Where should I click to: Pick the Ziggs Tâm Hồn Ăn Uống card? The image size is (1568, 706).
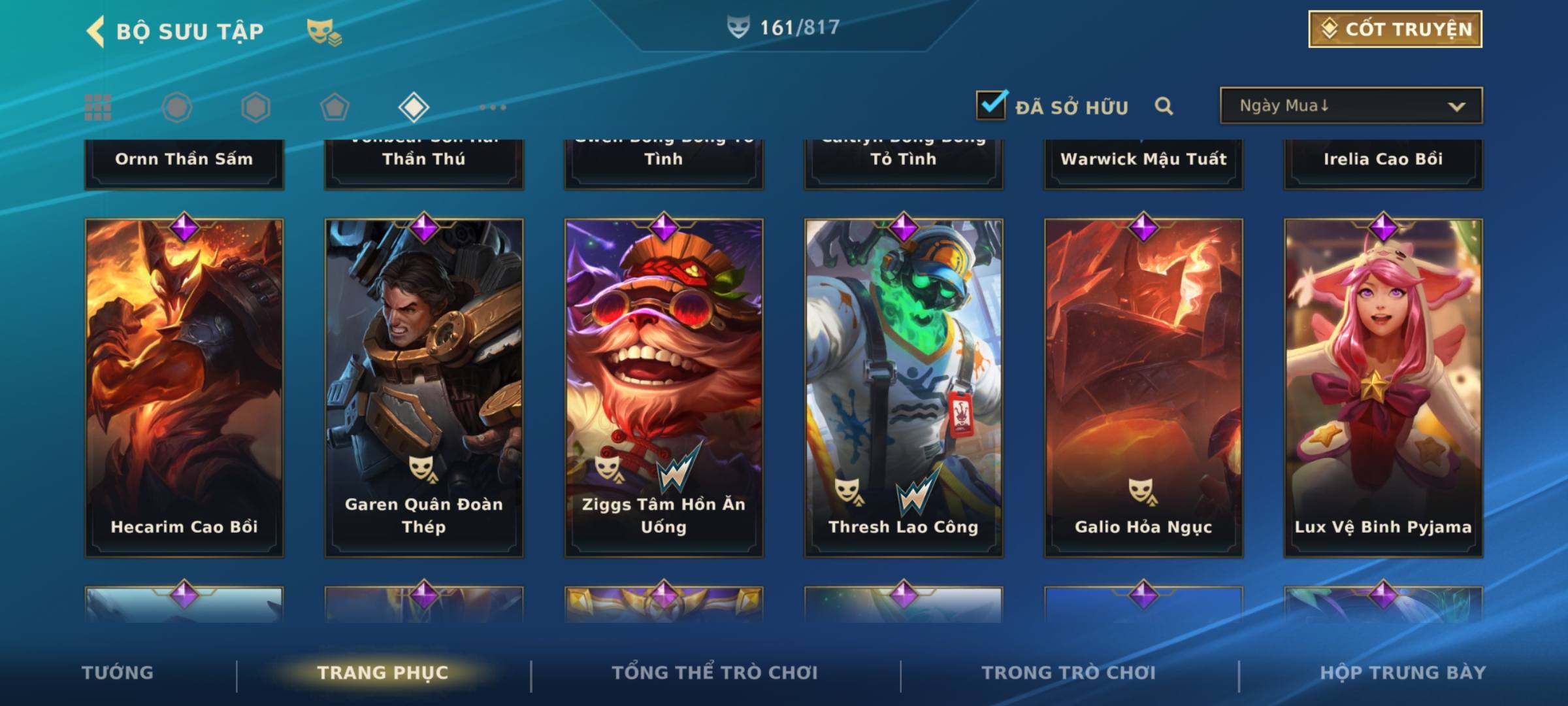[664, 387]
